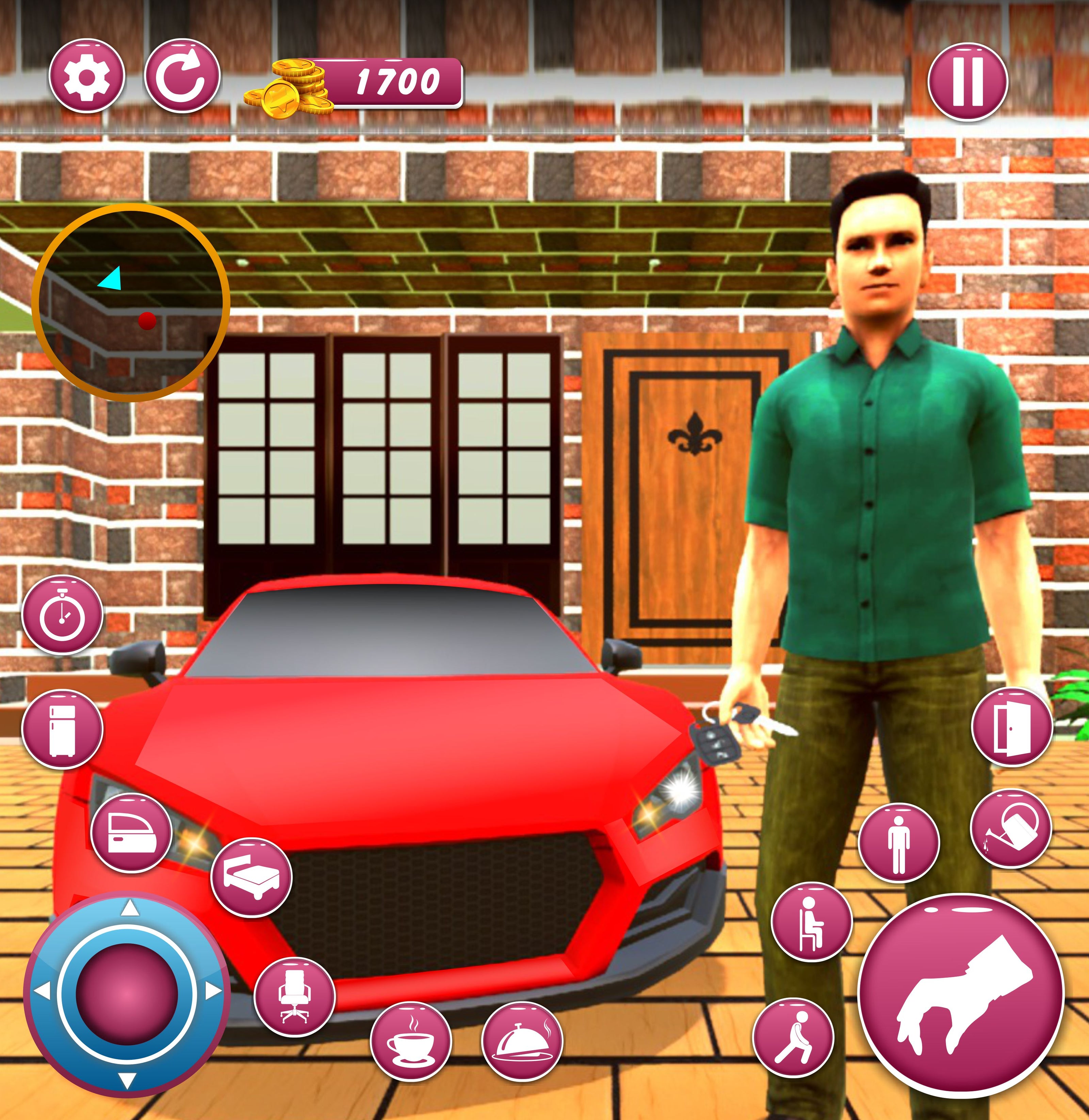Hit the large hand grab button
Screen dimensions: 1089x1120
961,995
